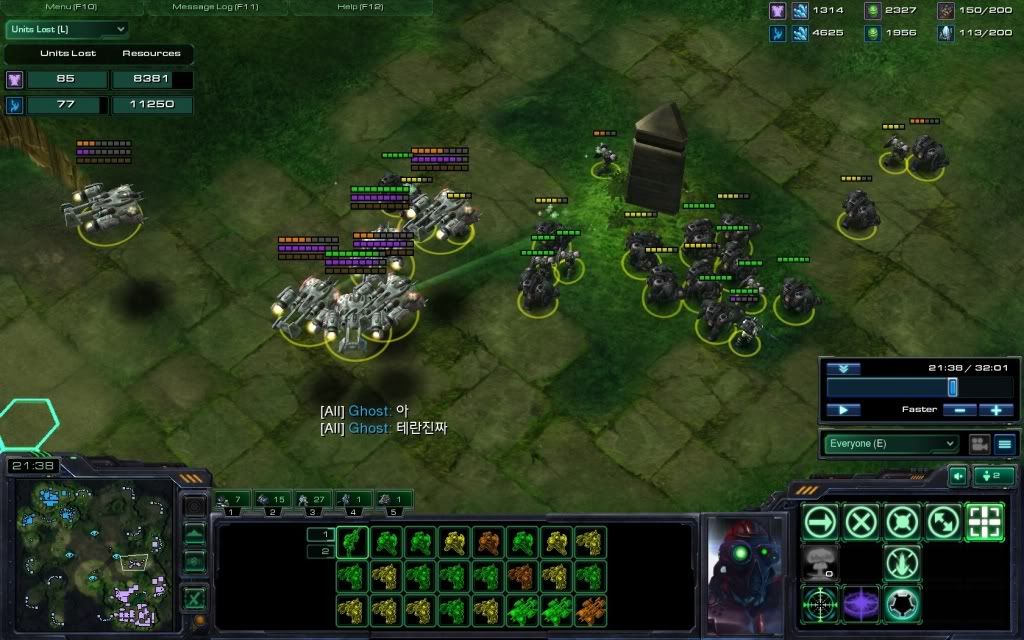Toggle the Cloak ability

click(902, 603)
